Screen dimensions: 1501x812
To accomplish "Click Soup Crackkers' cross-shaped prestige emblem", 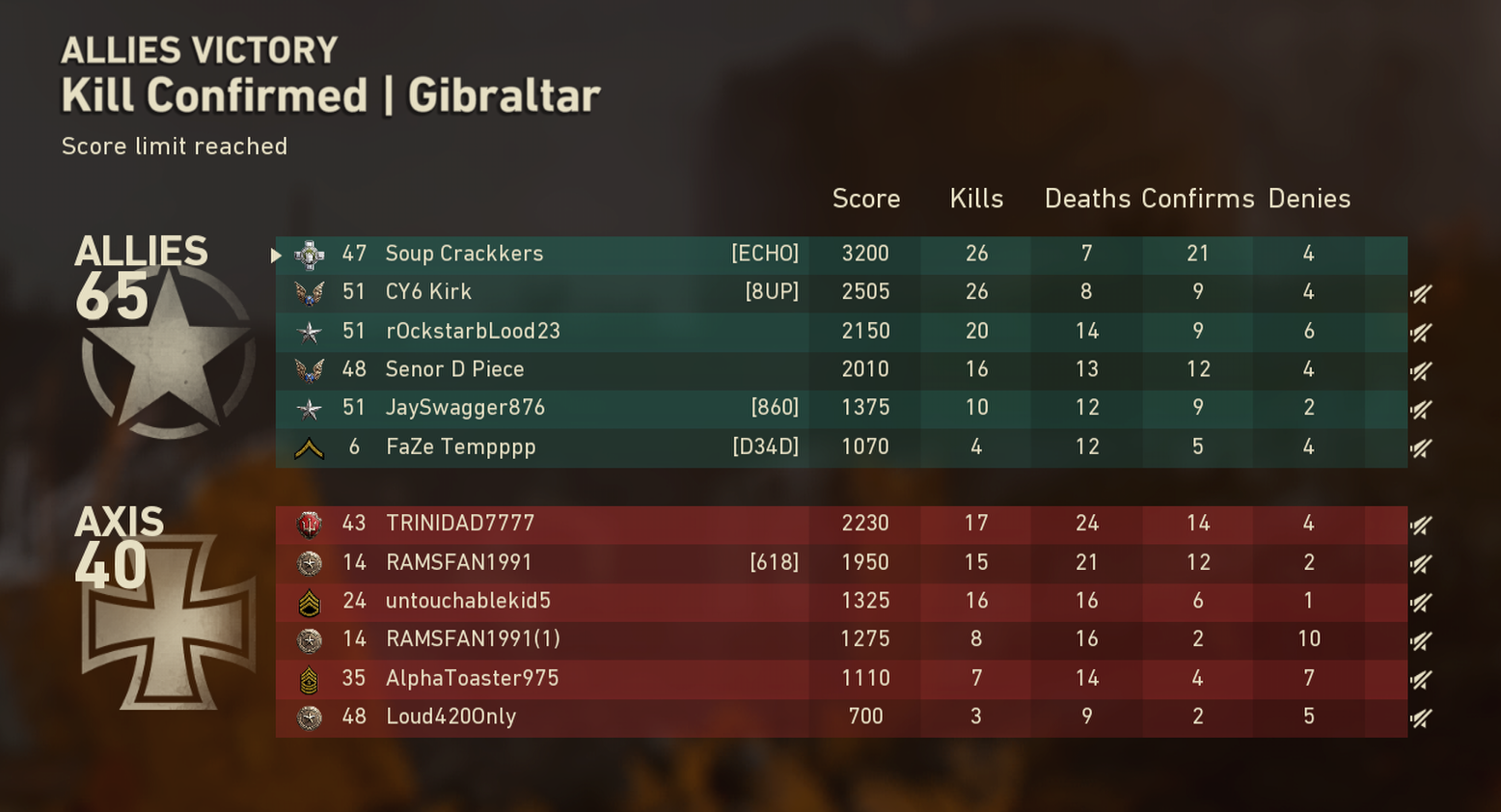I will (x=307, y=254).
